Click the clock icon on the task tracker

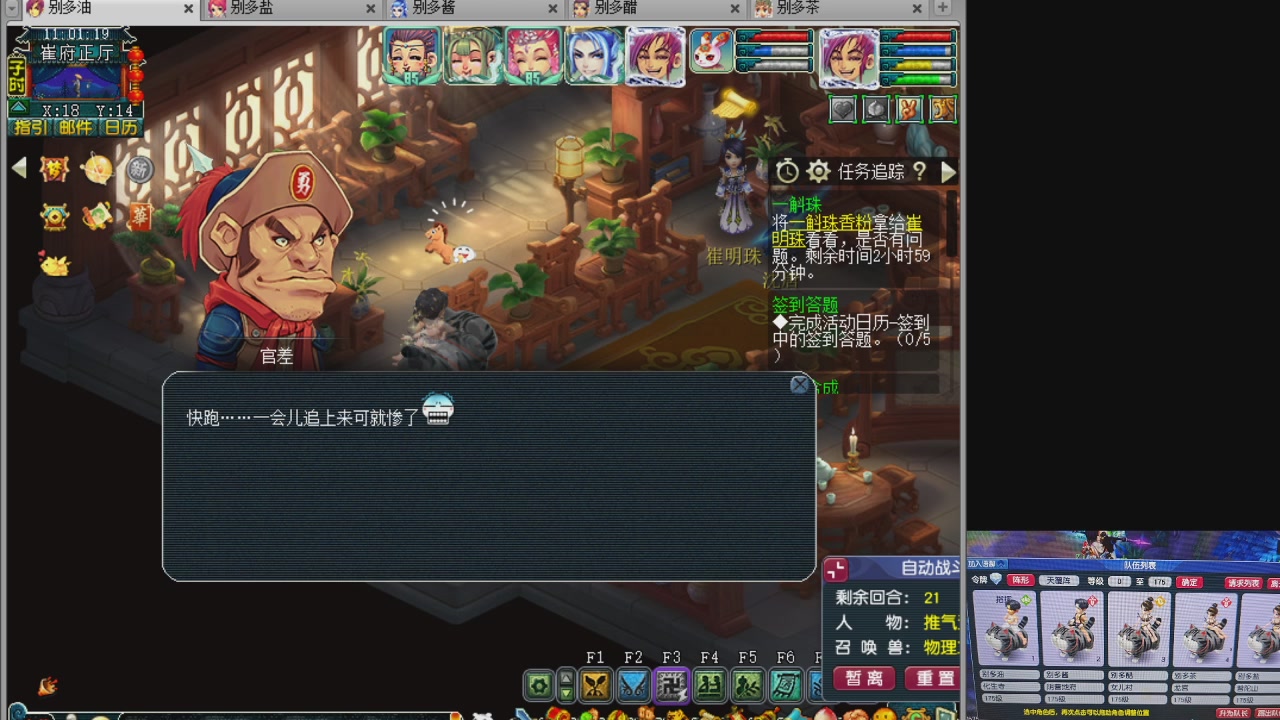pos(788,171)
